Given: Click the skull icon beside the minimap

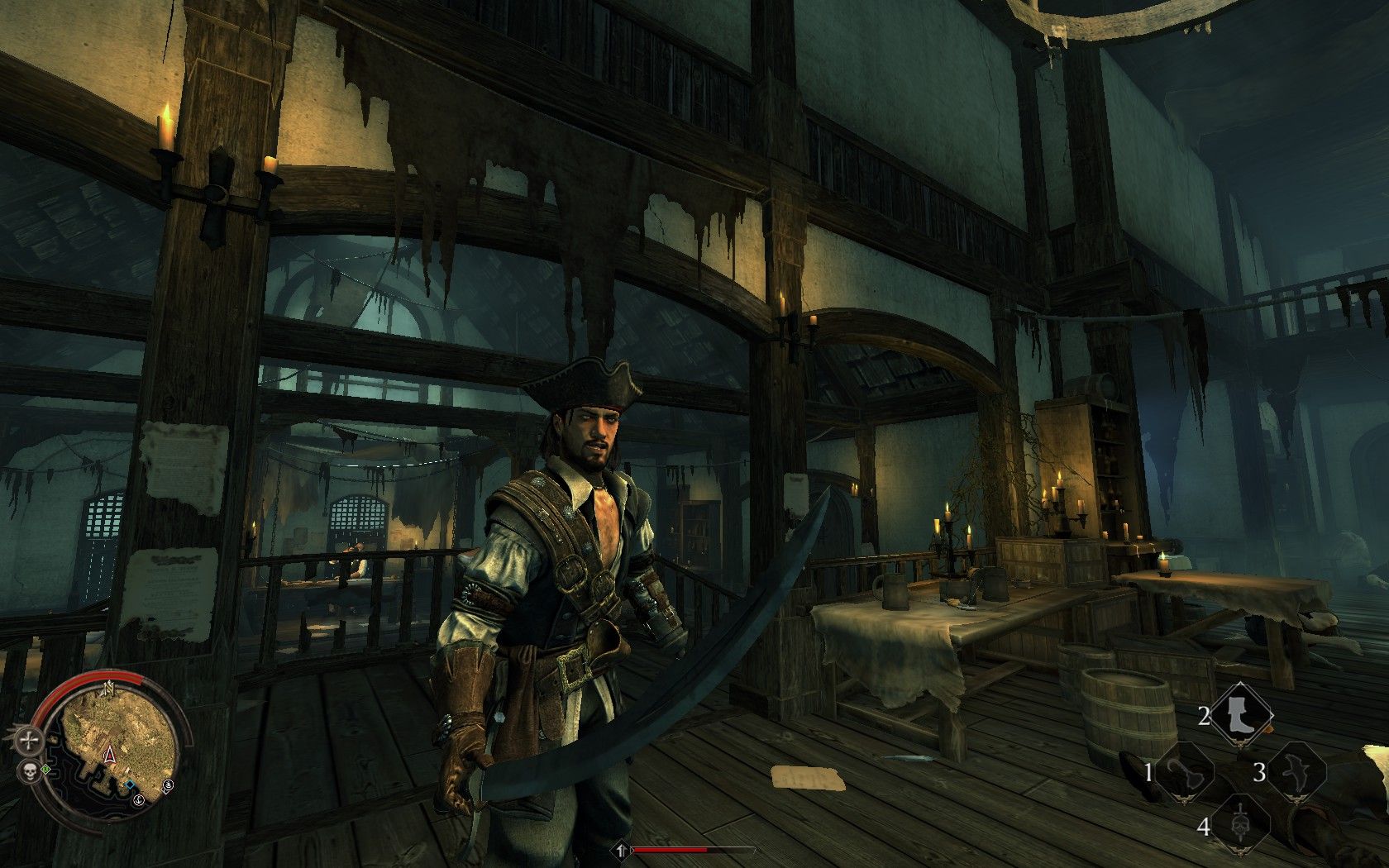Looking at the screenshot, I should pyautogui.click(x=30, y=773).
